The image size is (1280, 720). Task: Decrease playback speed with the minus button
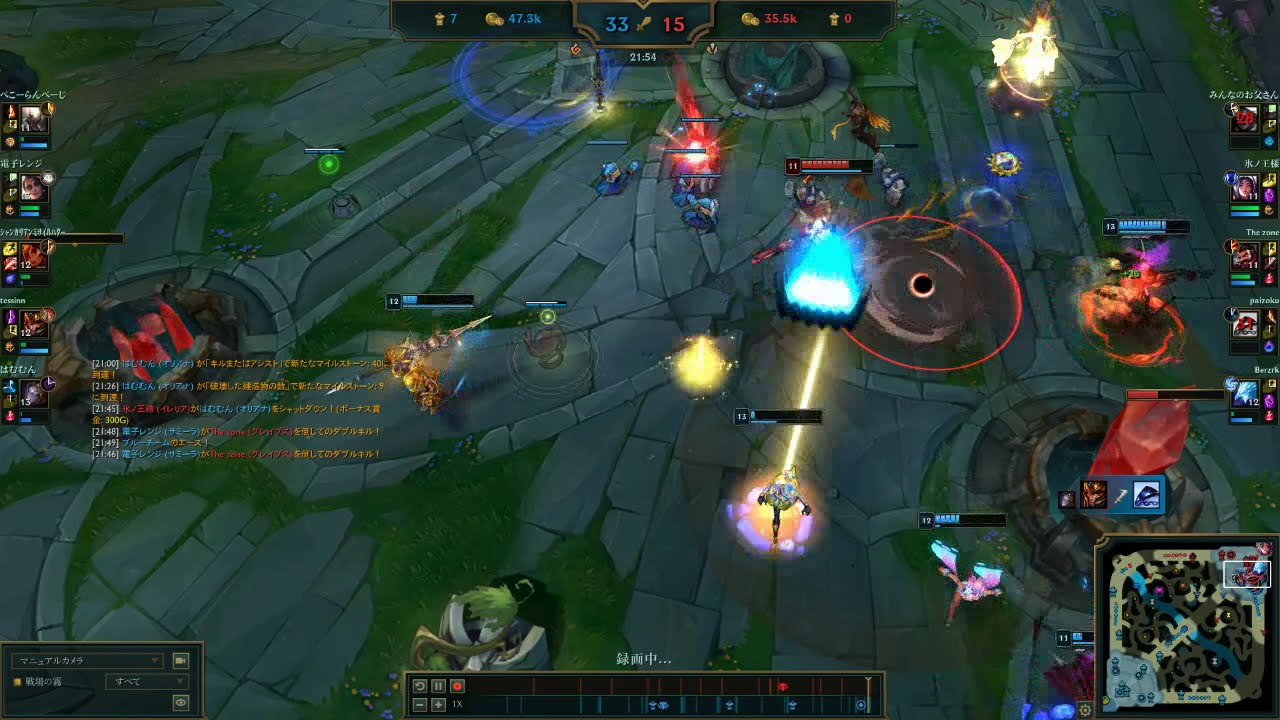[420, 705]
